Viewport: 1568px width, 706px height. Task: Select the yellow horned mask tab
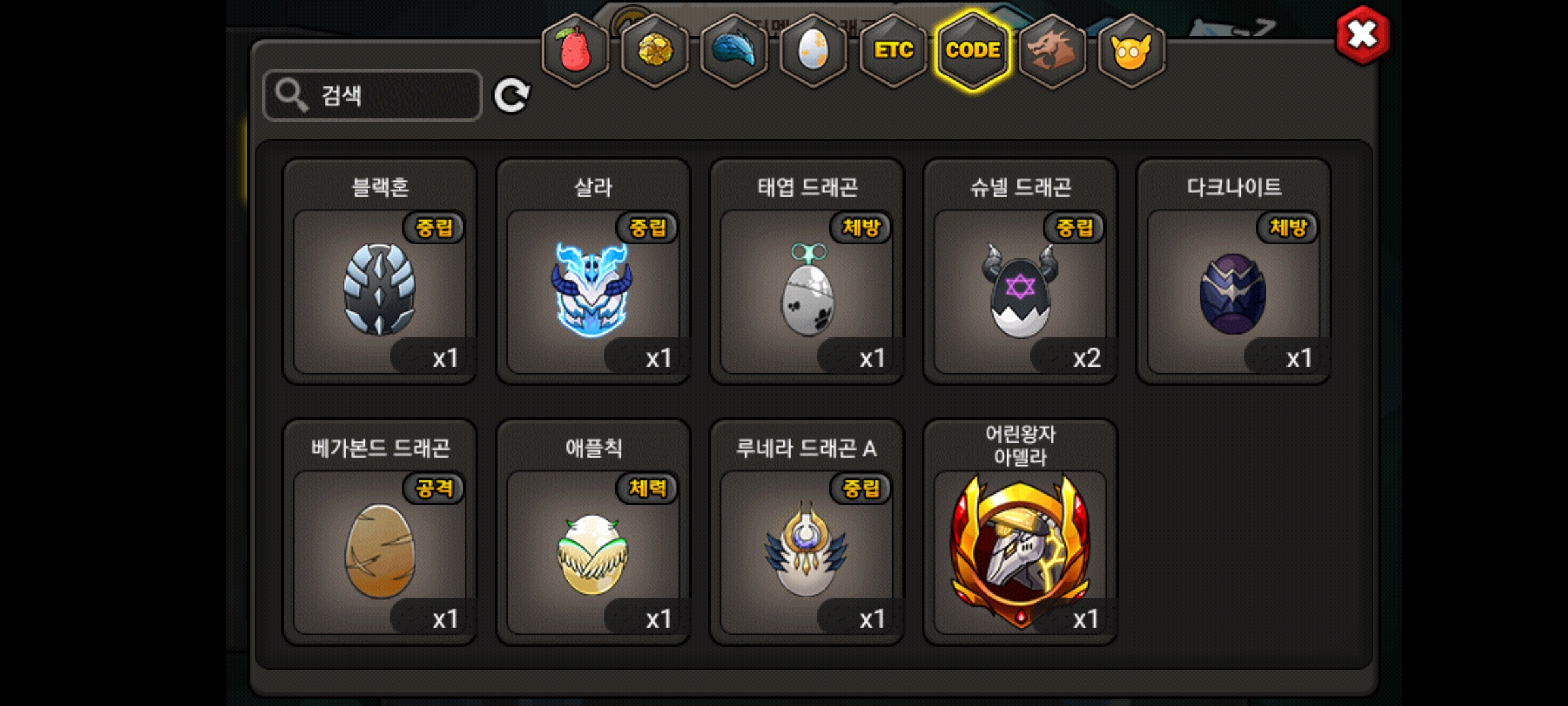pyautogui.click(x=1132, y=50)
